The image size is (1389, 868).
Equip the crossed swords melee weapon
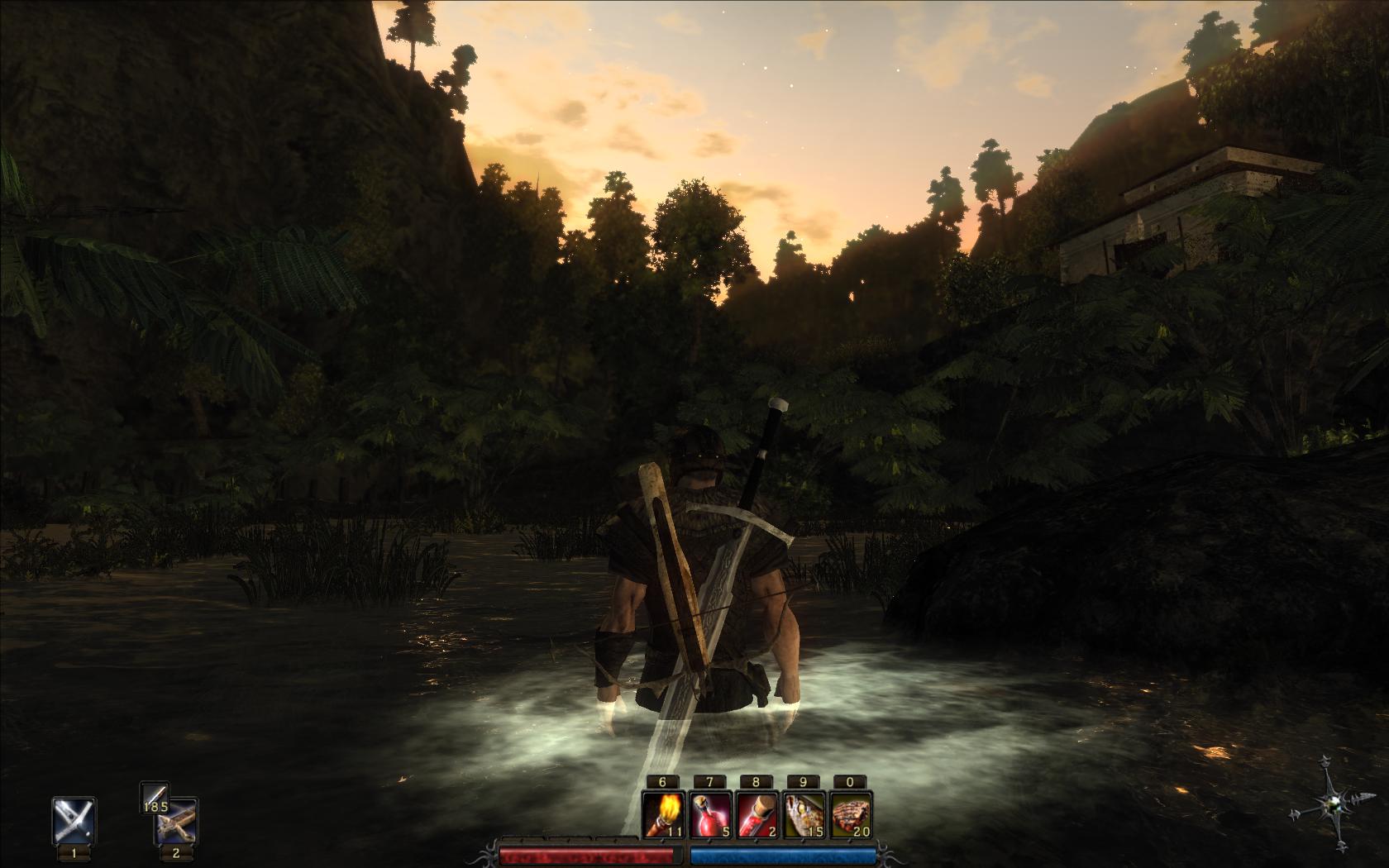(74, 819)
